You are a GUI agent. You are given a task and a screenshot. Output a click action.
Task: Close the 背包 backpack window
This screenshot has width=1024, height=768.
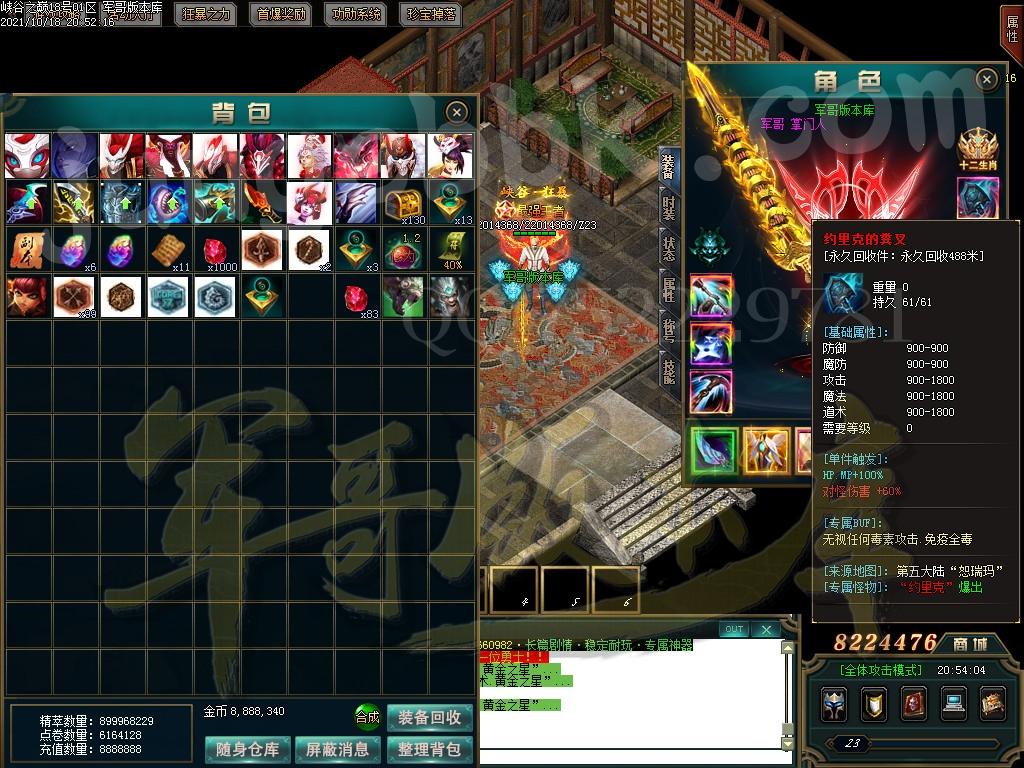point(456,111)
